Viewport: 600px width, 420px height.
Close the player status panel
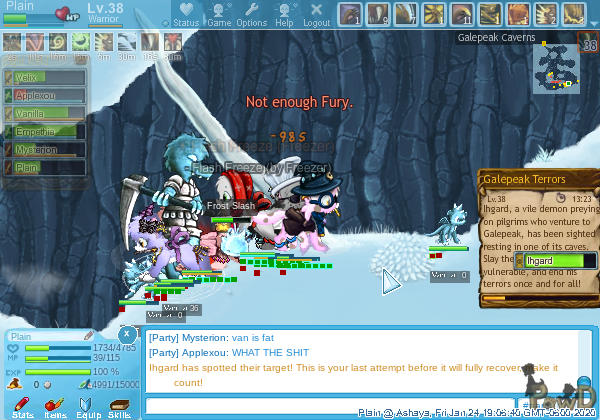point(127,333)
